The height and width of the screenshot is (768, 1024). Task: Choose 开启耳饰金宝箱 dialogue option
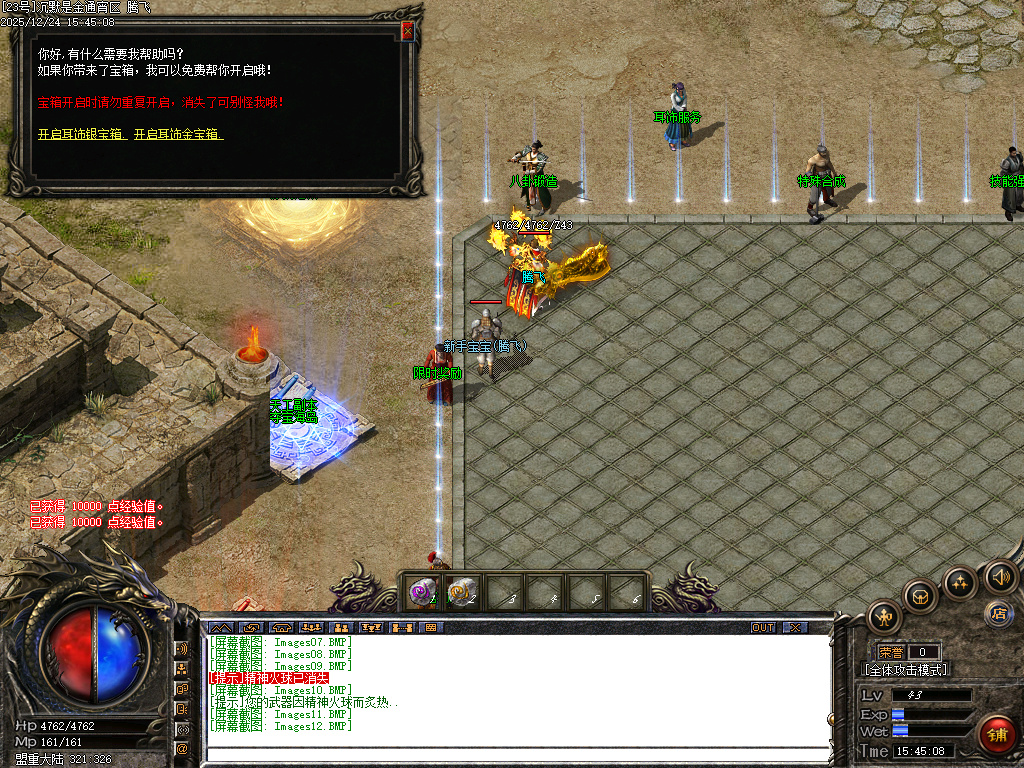point(178,134)
